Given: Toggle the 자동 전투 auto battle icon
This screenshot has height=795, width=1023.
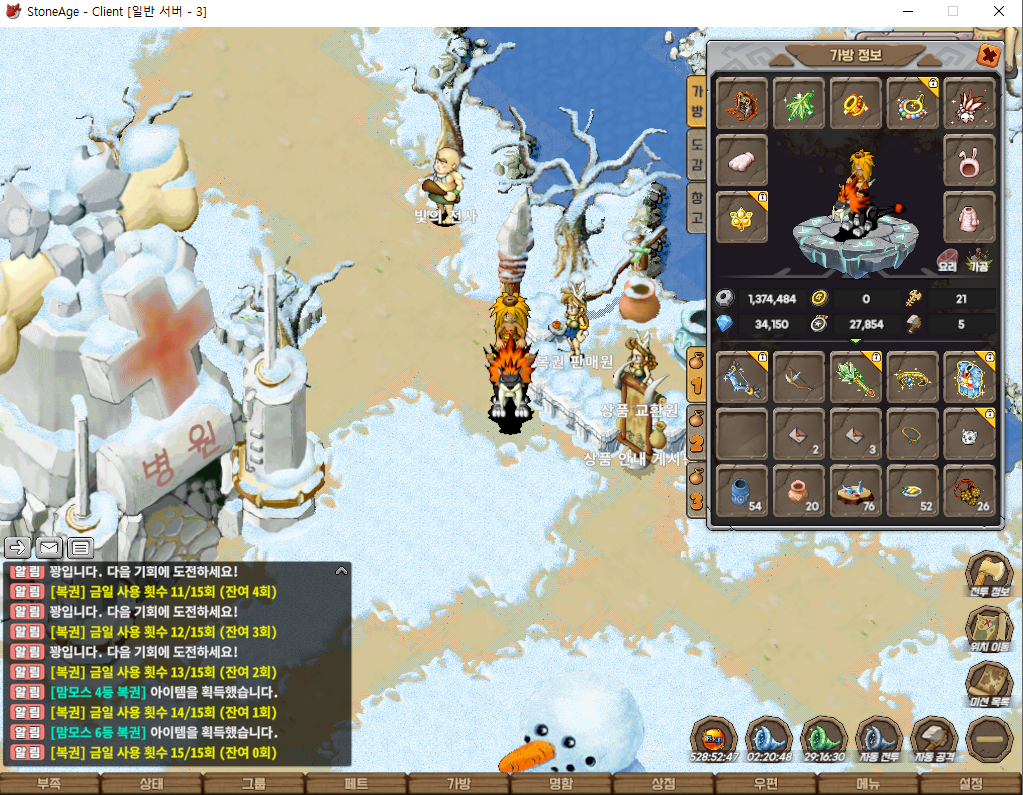Looking at the screenshot, I should 879,738.
